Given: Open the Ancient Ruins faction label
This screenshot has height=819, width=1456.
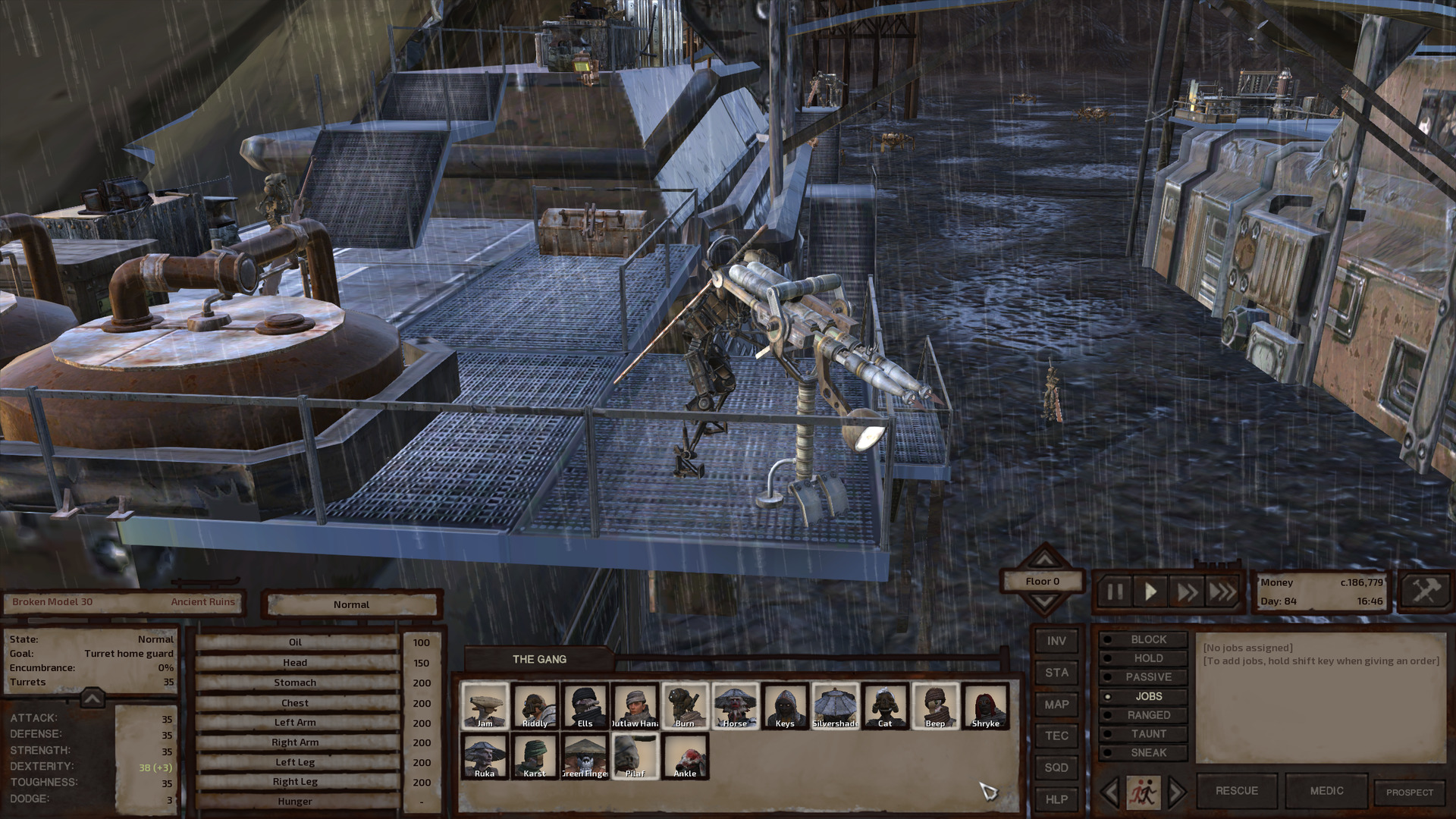Looking at the screenshot, I should pyautogui.click(x=203, y=602).
